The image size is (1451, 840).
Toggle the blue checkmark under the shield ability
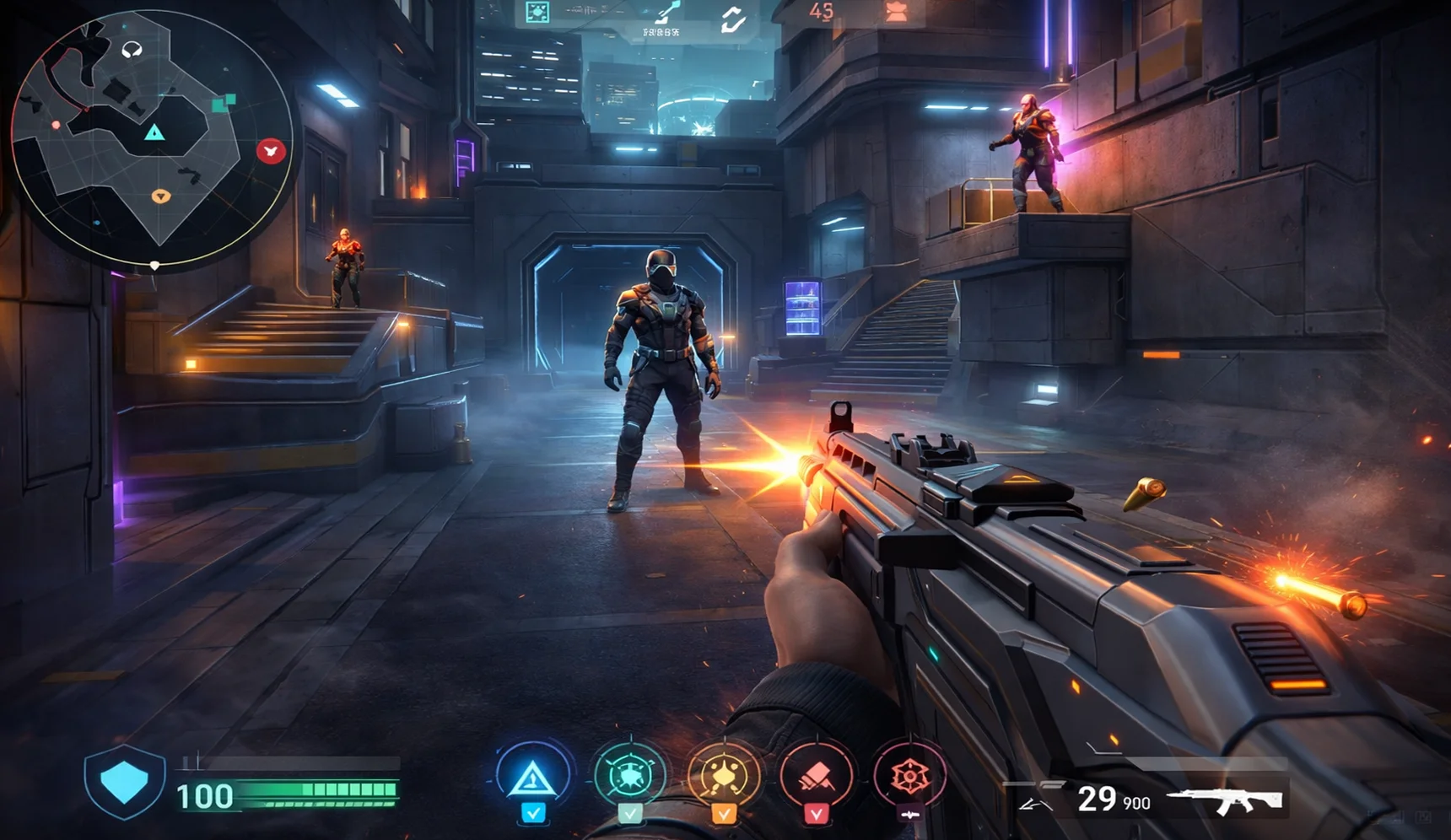click(533, 815)
